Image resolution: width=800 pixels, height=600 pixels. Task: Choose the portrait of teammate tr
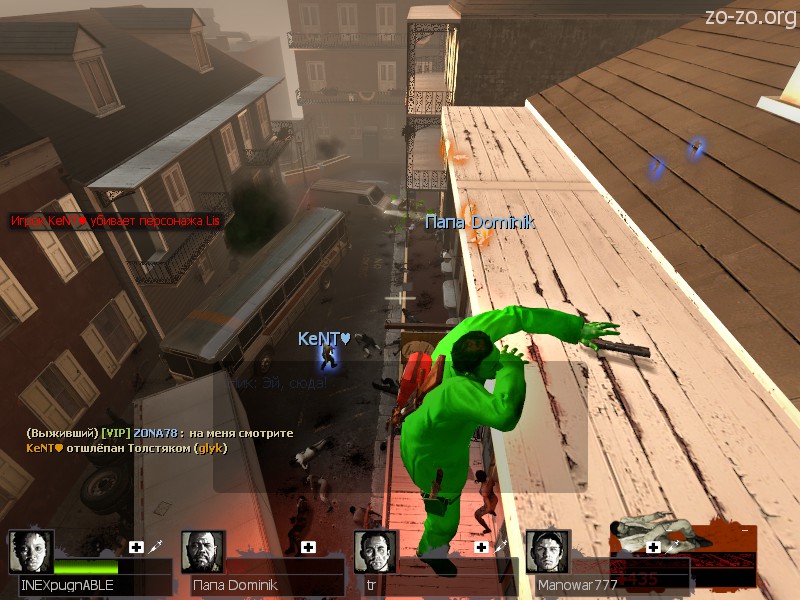[x=376, y=551]
